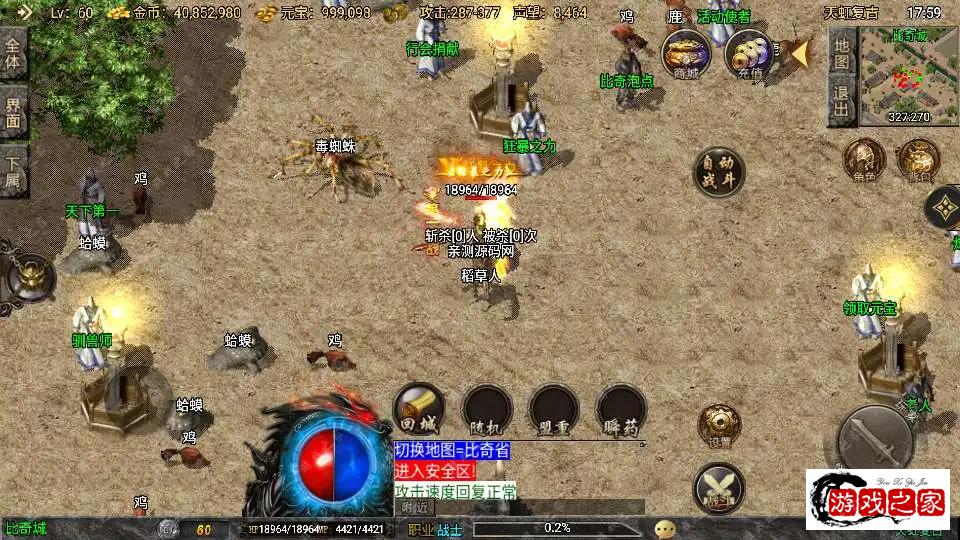Activate the 盟重 quick slot
Screen dimensions: 960x540
554,408
